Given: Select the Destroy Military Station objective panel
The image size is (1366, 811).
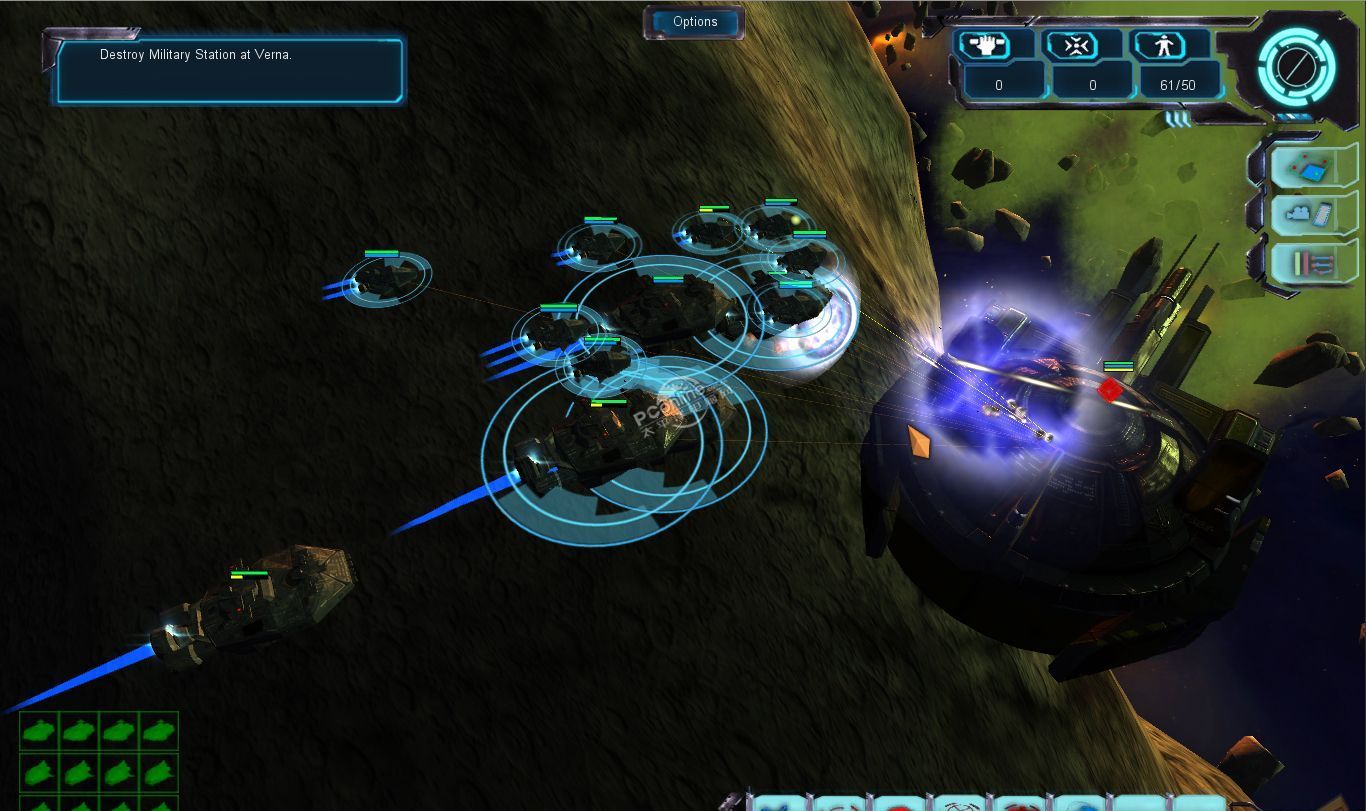Looking at the screenshot, I should click(x=230, y=70).
